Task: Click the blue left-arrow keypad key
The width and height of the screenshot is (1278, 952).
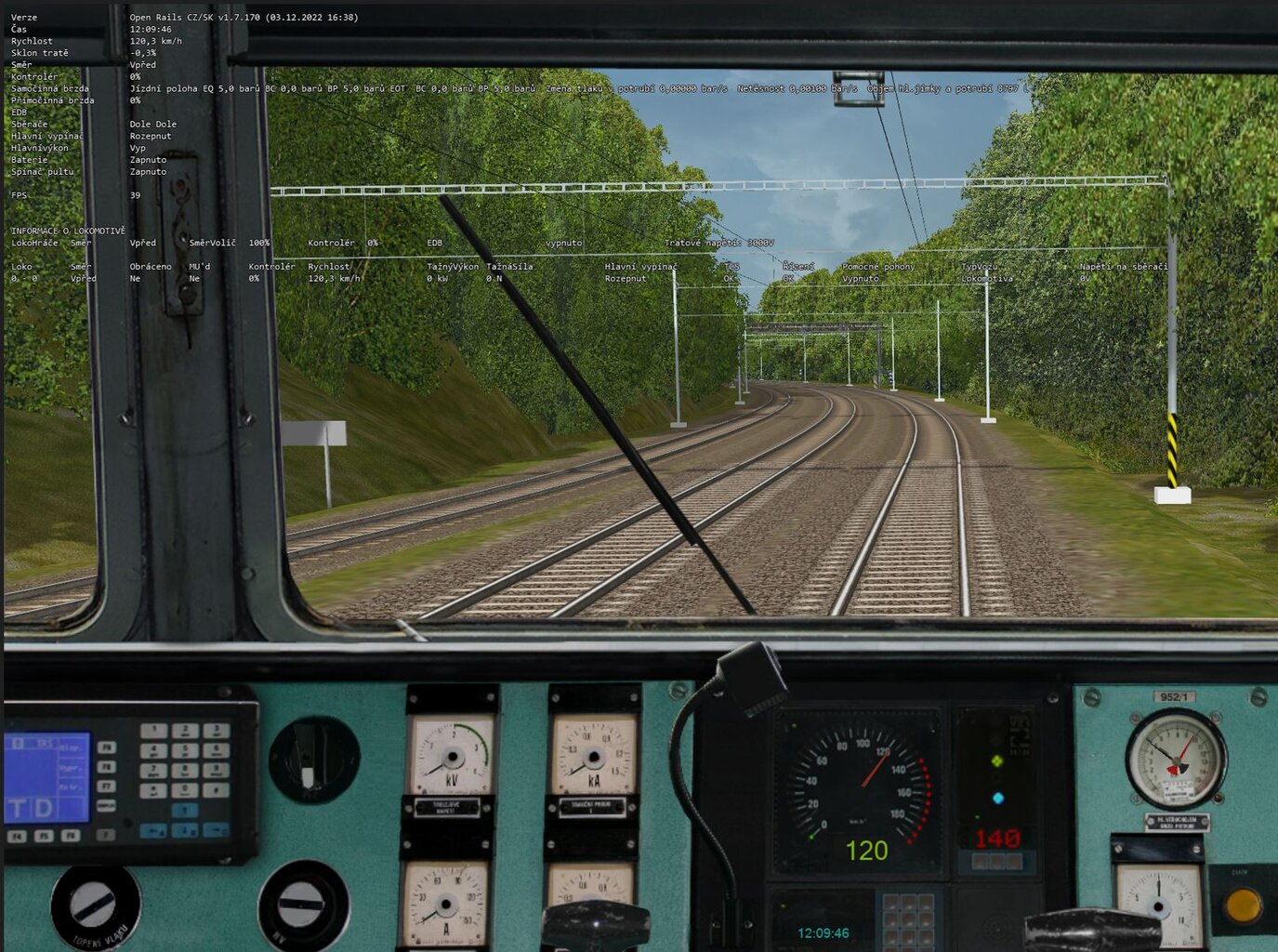Action: point(154,830)
